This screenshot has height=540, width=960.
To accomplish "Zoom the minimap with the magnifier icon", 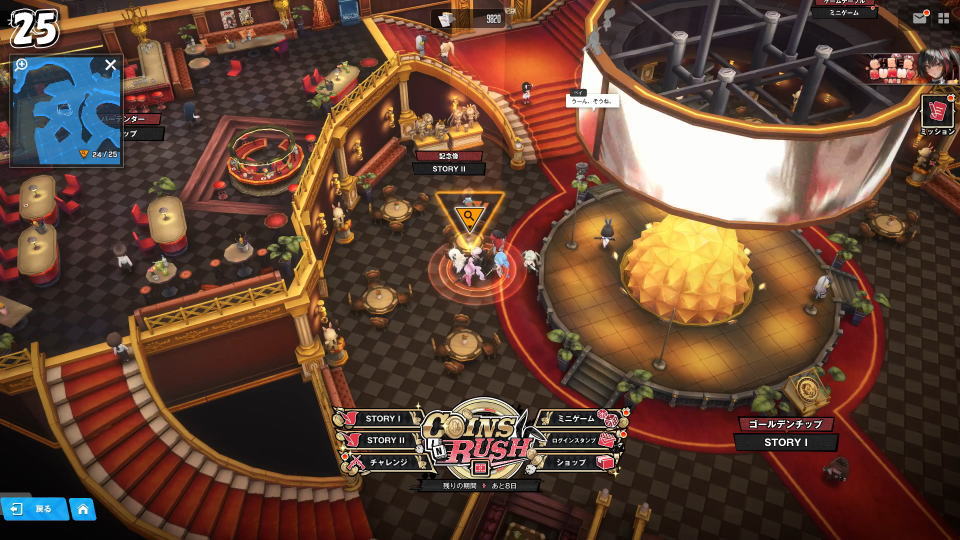I will pos(22,64).
